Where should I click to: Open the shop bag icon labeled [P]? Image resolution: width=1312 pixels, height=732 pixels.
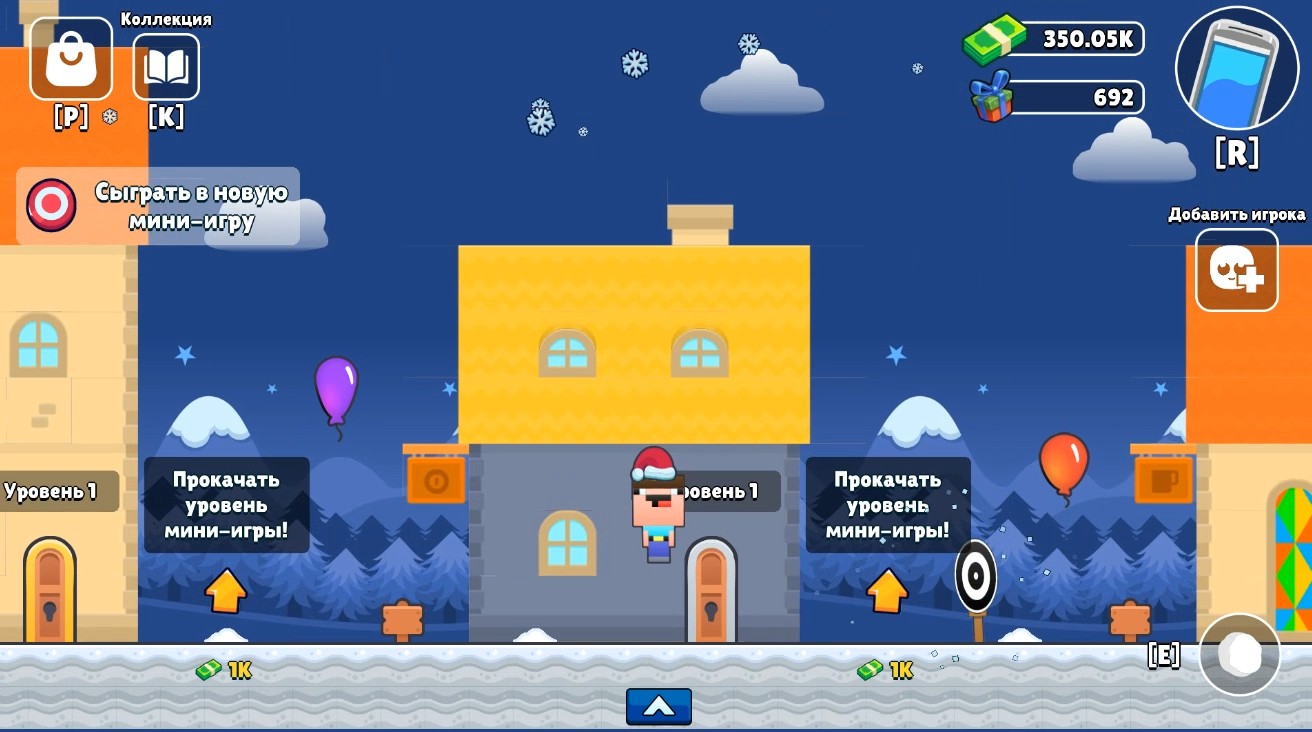pyautogui.click(x=70, y=58)
